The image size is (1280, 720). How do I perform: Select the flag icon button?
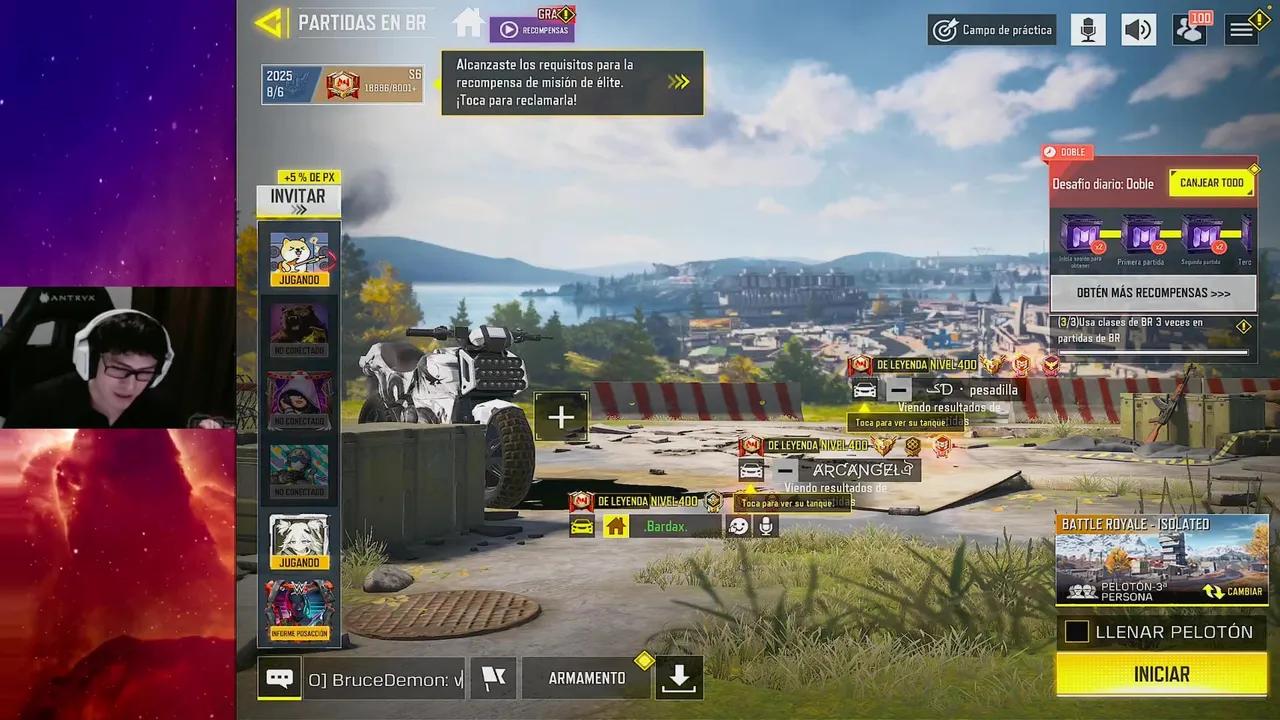tap(494, 678)
